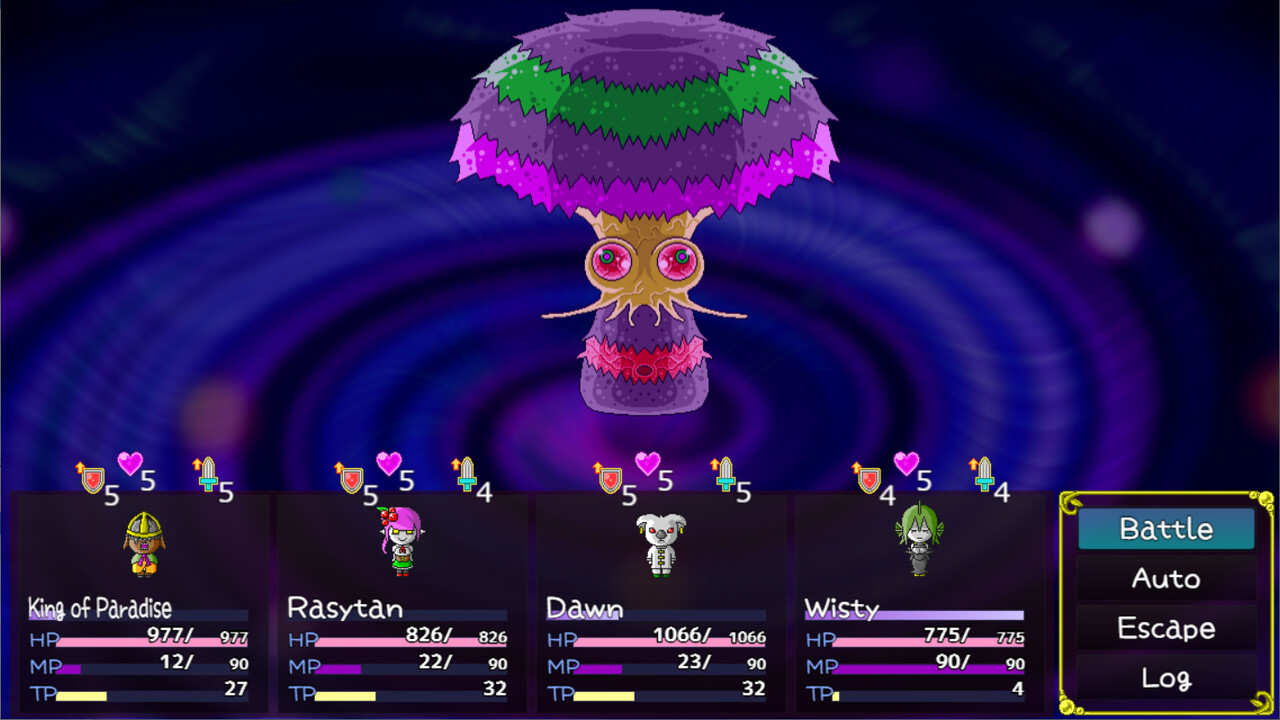Click Wisty's HP gauge
This screenshot has width=1280, height=720.
pos(930,639)
